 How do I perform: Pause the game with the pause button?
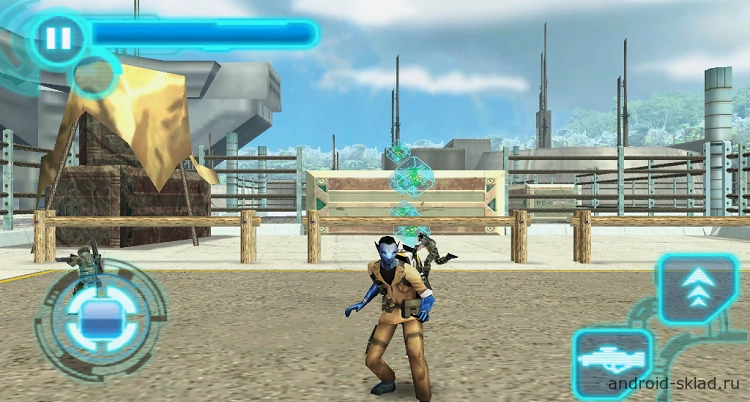click(x=56, y=39)
